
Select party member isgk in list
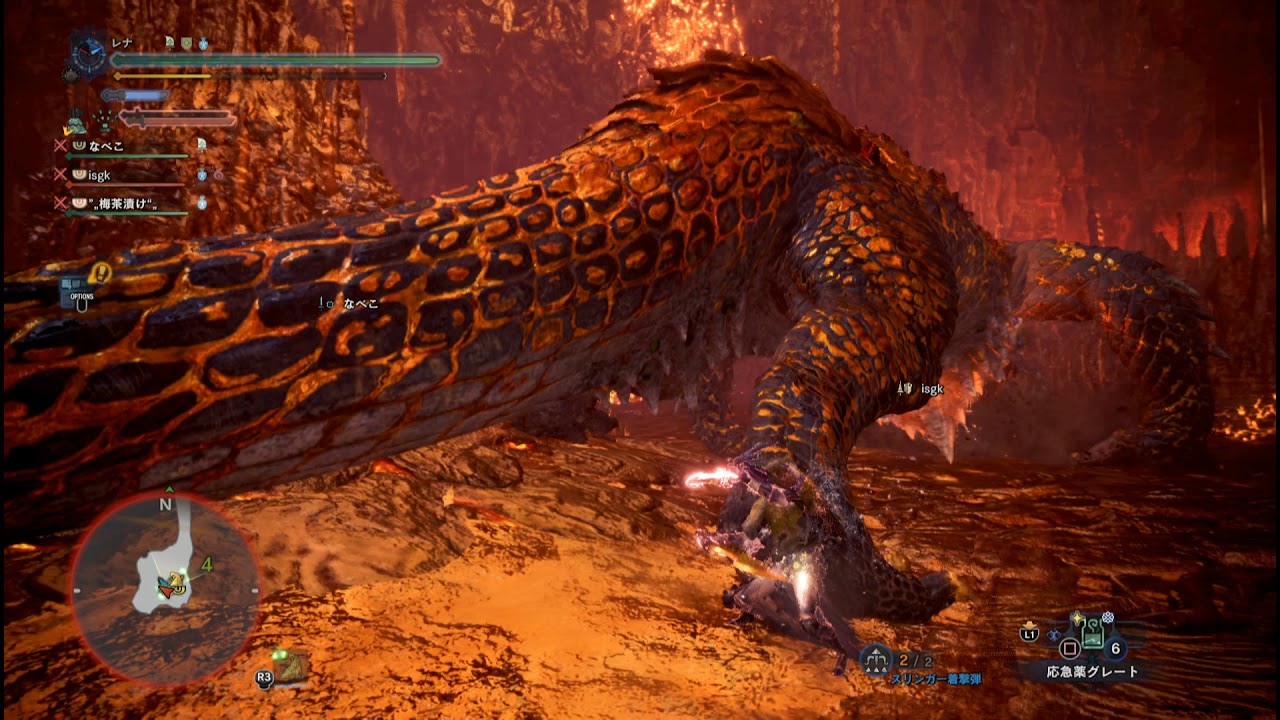[x=99, y=175]
